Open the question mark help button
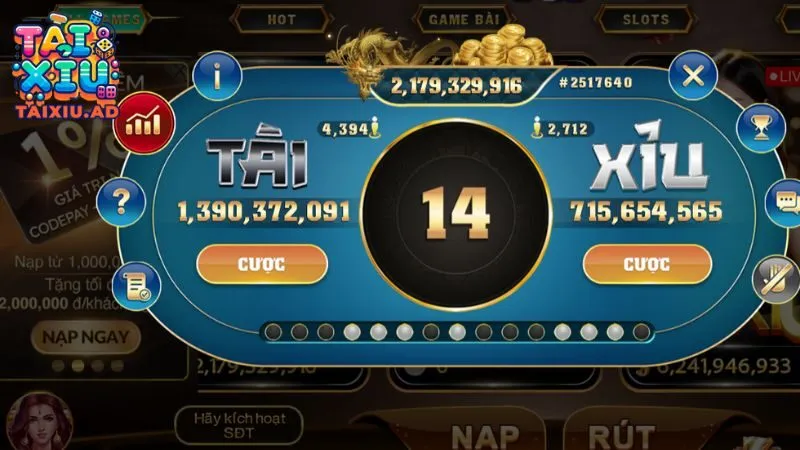 tap(124, 203)
